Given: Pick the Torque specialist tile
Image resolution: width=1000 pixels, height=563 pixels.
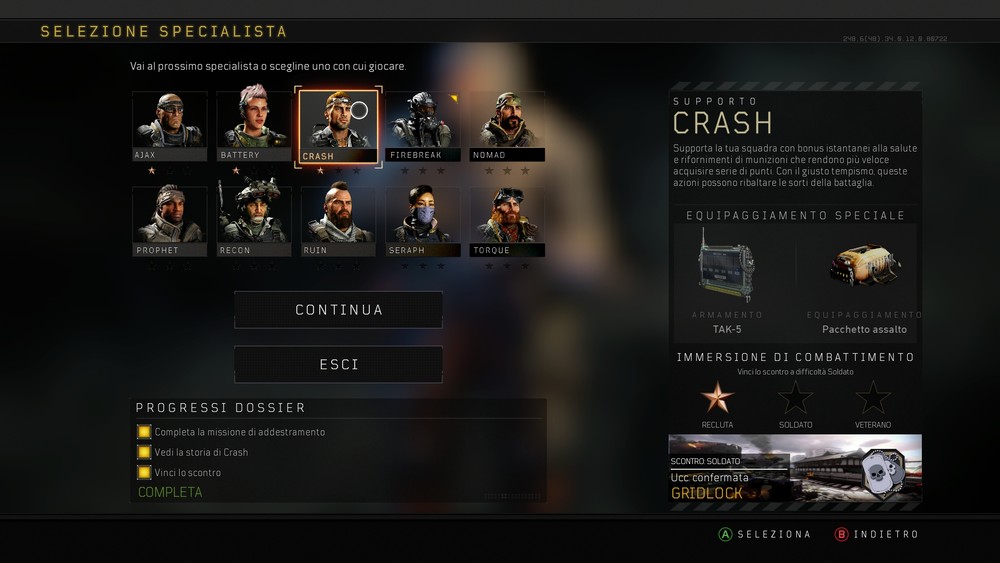Looking at the screenshot, I should click(x=507, y=220).
